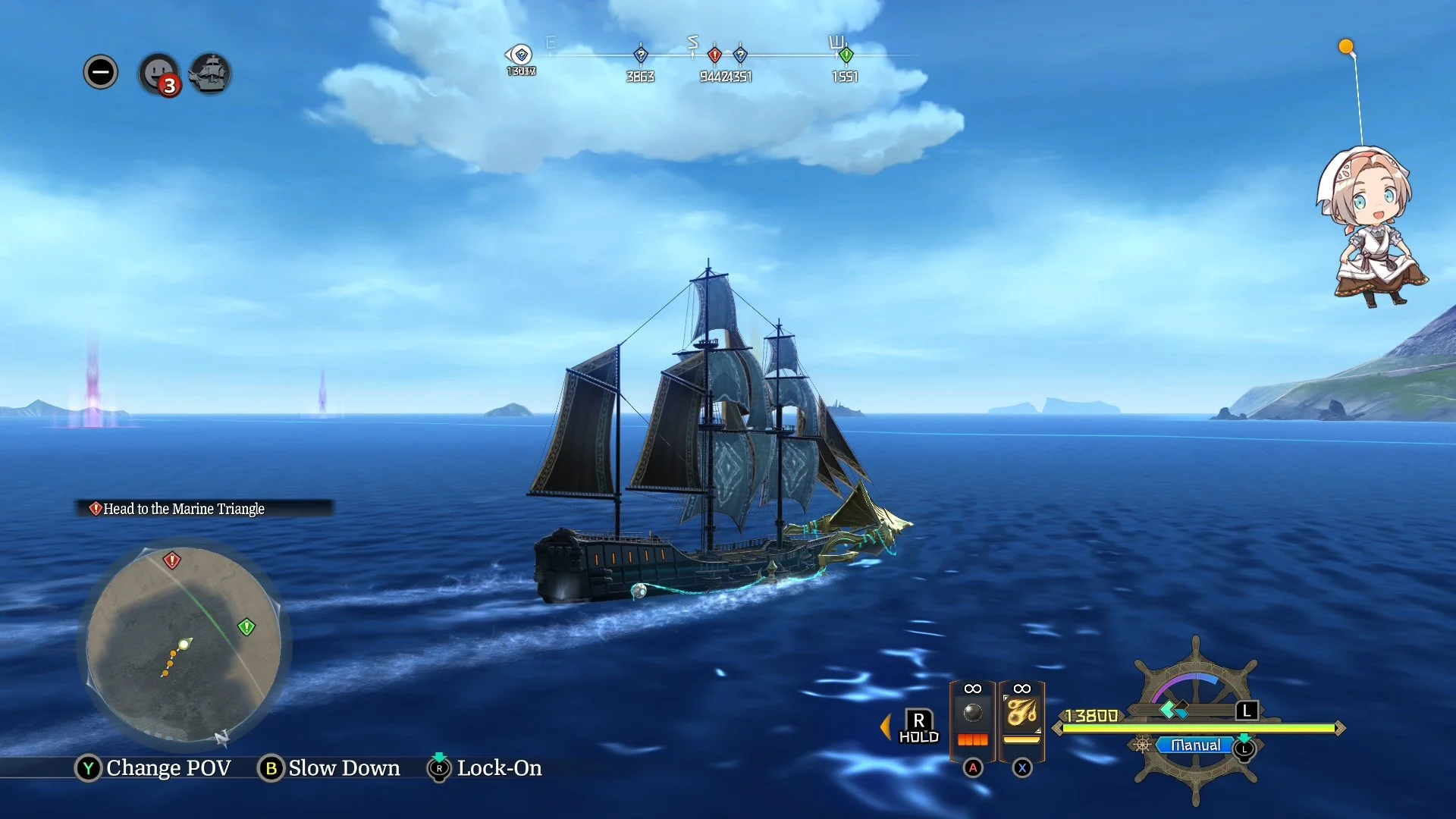The width and height of the screenshot is (1456, 819).
Task: Toggle the Manual sailing mode label
Action: pos(1195,745)
